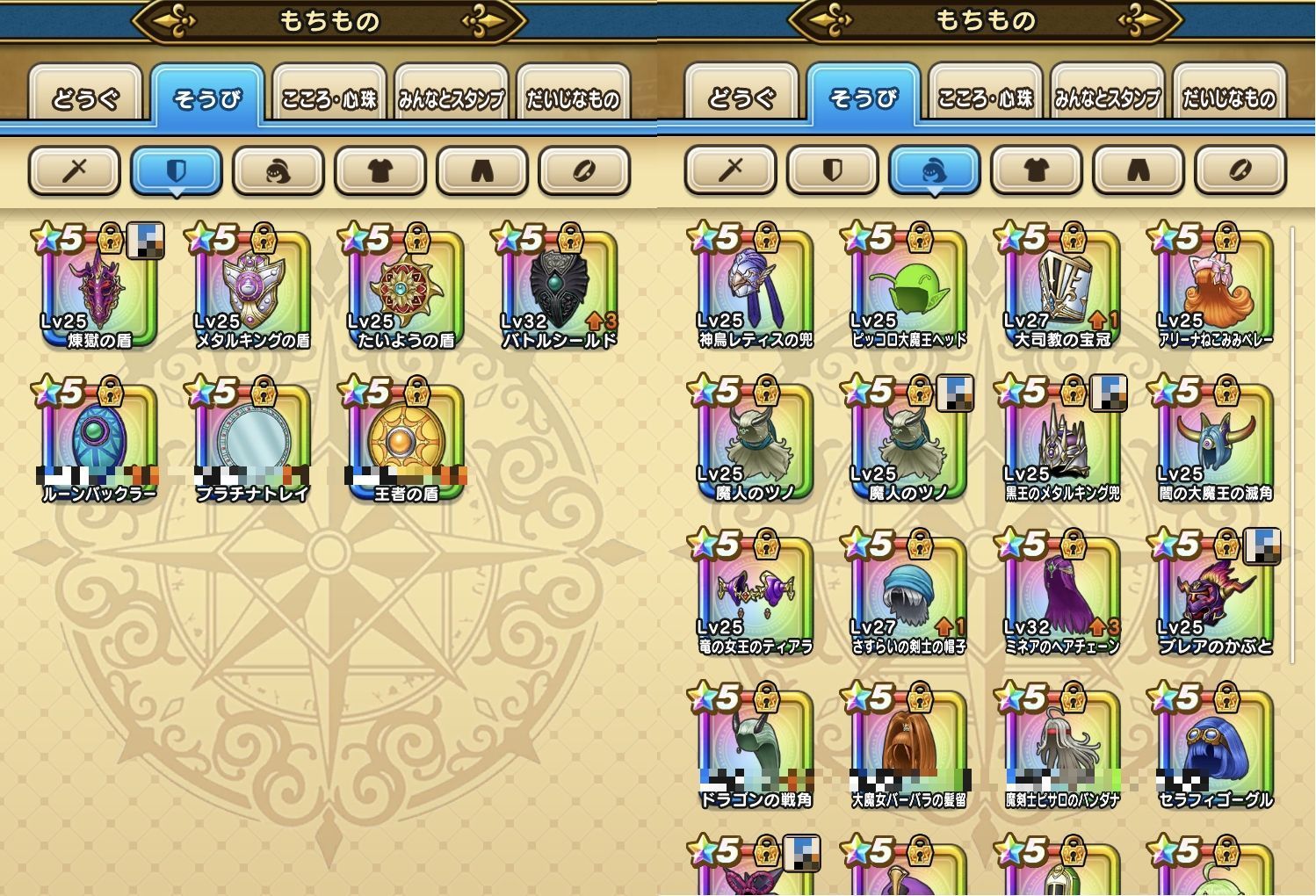Select the ブレアのかぶと helmet

[1215, 596]
